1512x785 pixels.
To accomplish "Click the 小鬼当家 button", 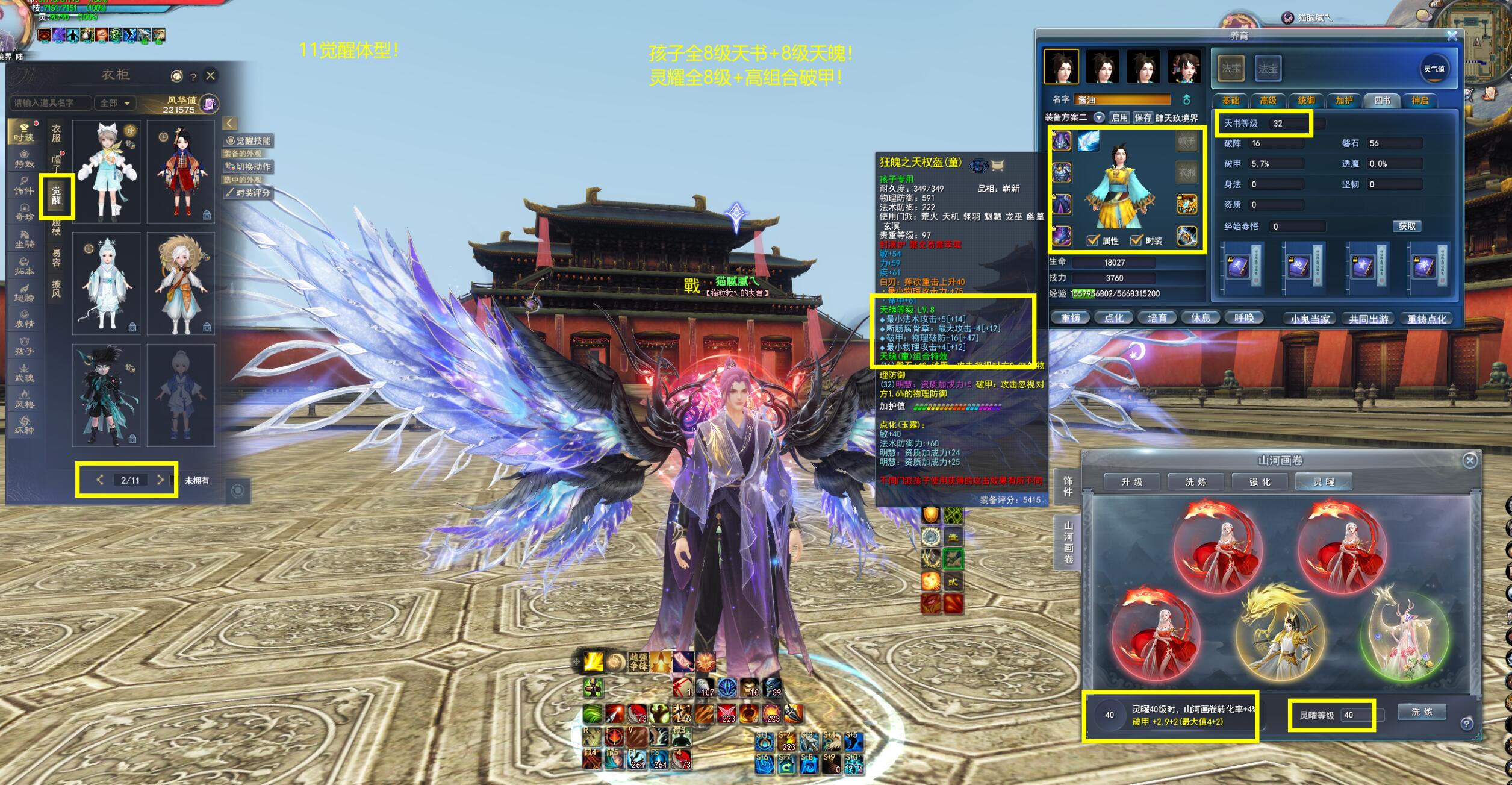I will click(1310, 319).
